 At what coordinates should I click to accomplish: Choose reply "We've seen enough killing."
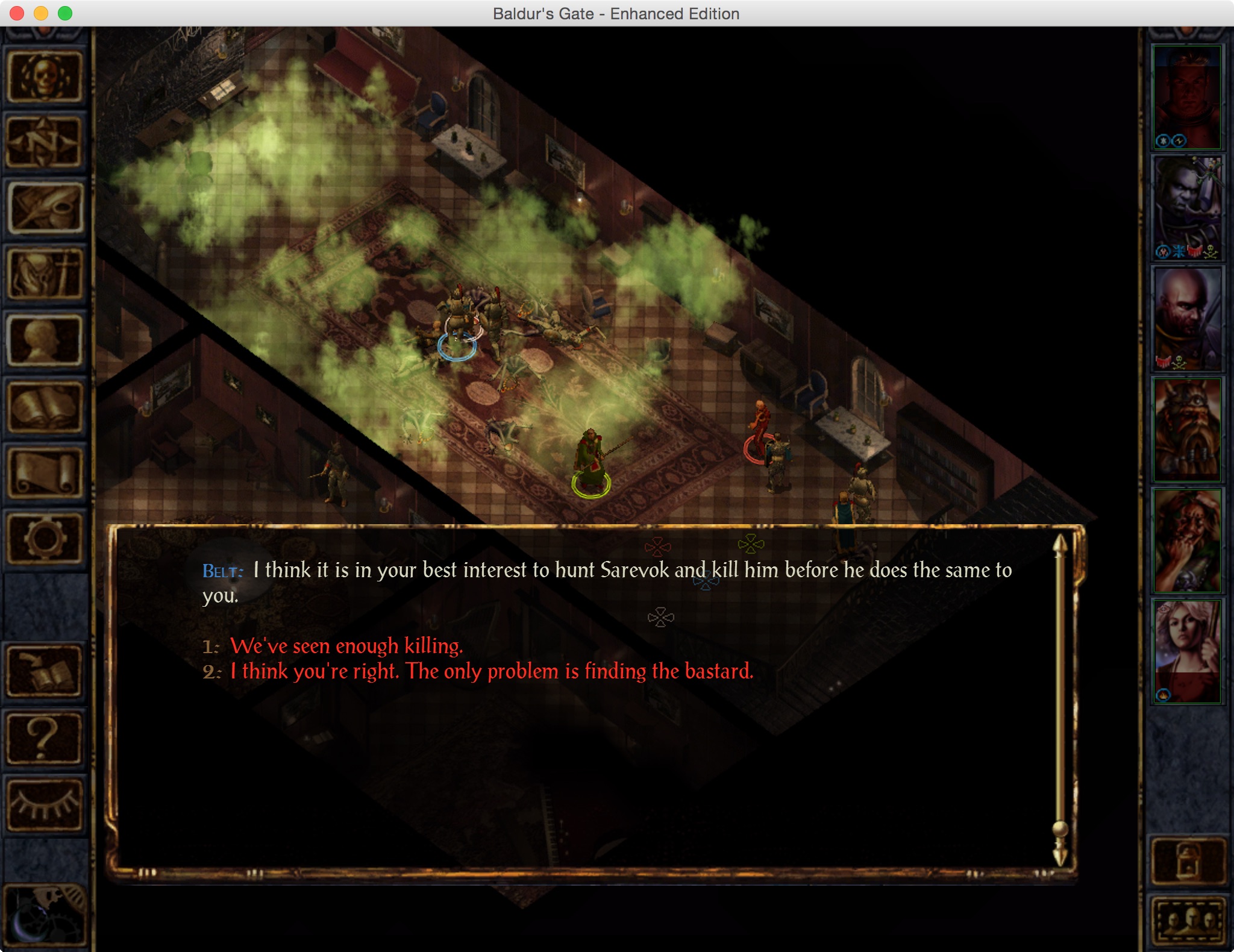point(346,646)
